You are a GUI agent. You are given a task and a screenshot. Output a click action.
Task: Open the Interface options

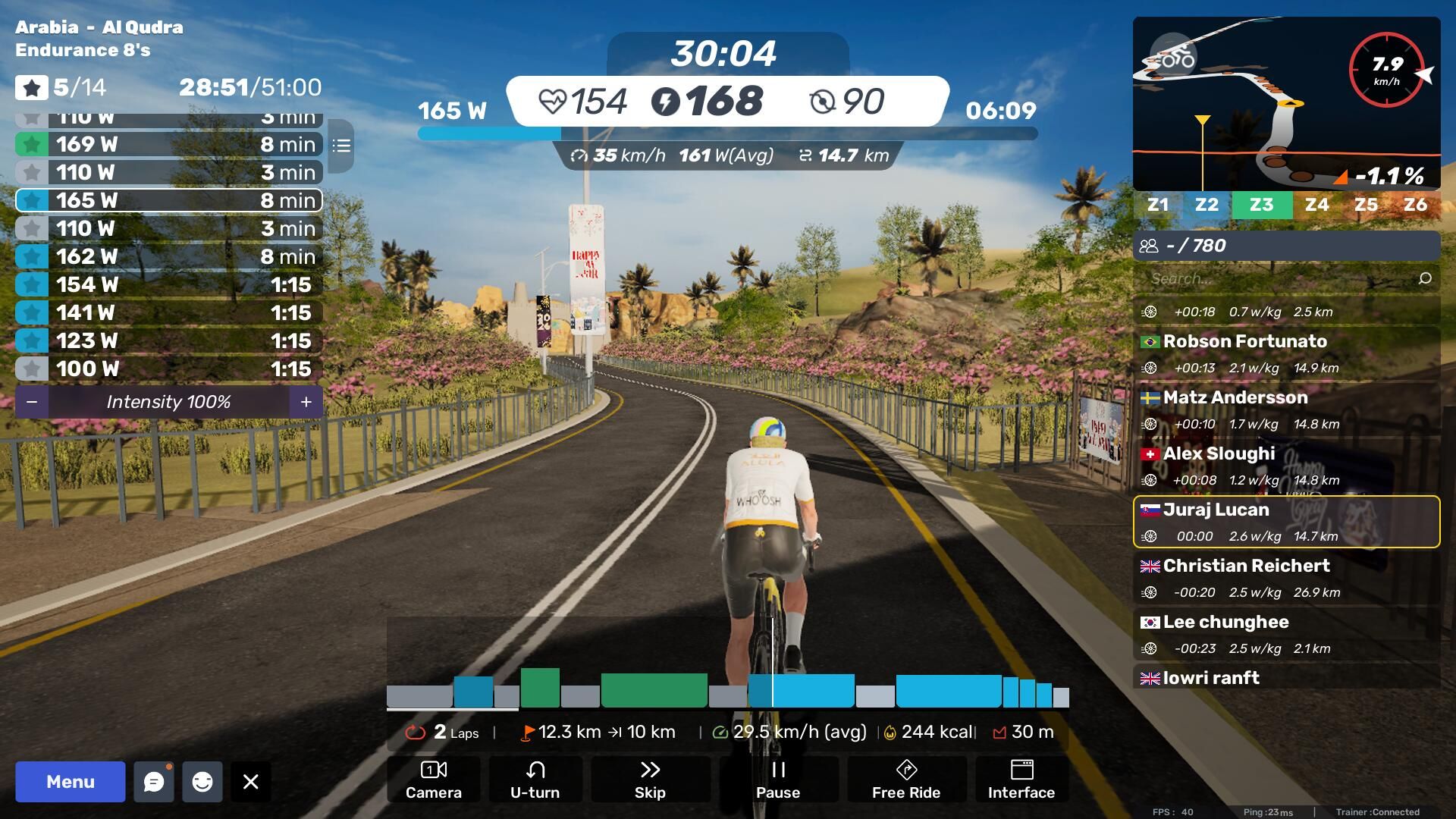tap(1021, 780)
